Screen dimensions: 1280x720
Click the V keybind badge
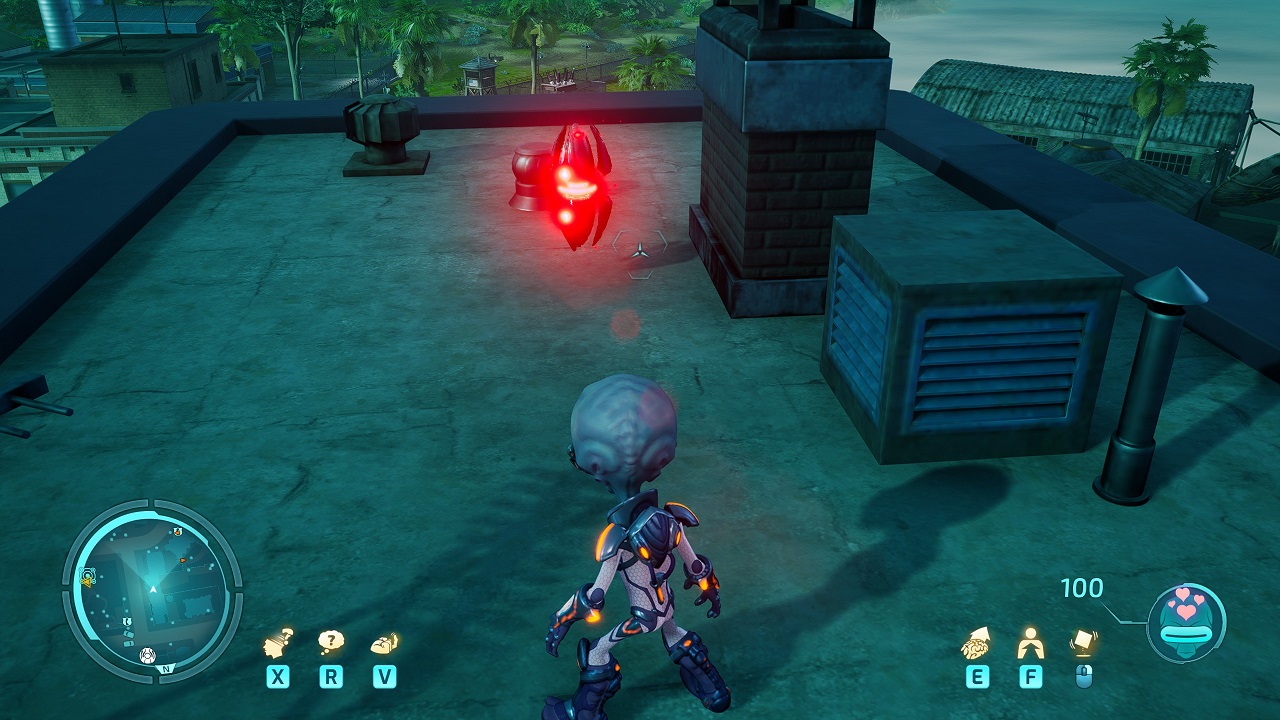point(383,676)
